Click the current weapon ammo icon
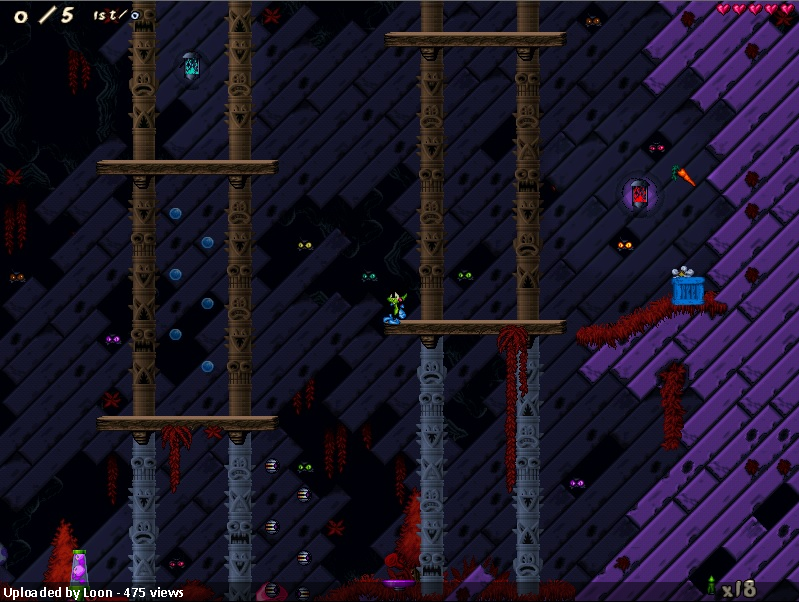 click(711, 586)
